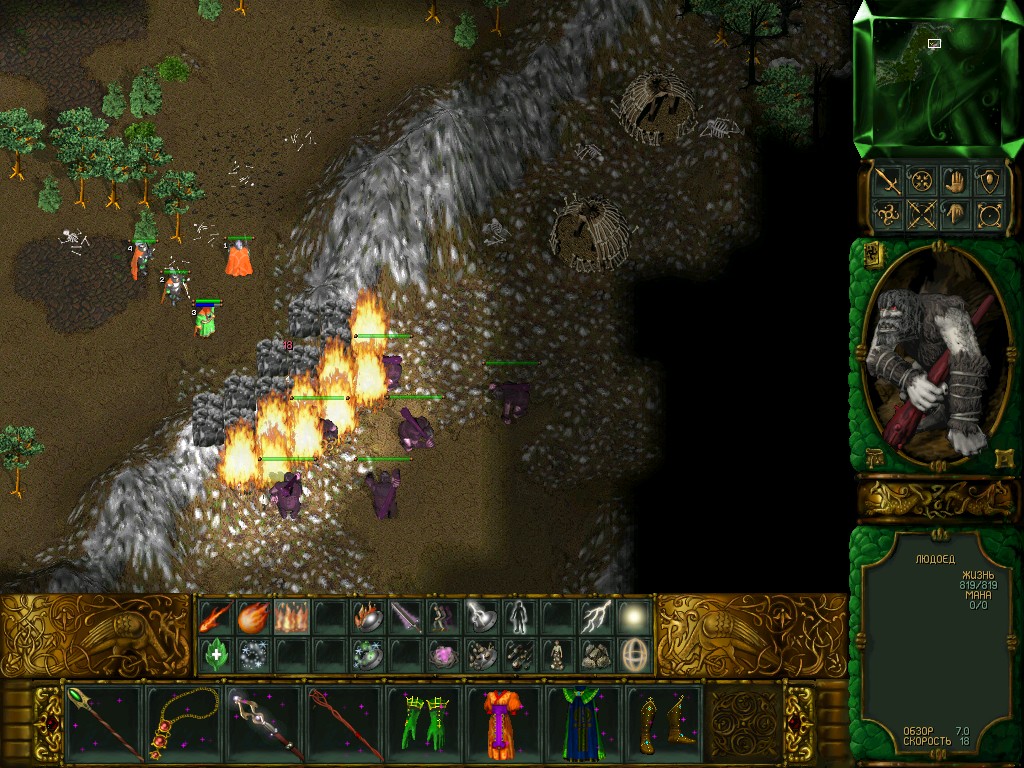The image size is (1024, 768).
Task: Click the orange robe inventory slot
Action: (503, 724)
